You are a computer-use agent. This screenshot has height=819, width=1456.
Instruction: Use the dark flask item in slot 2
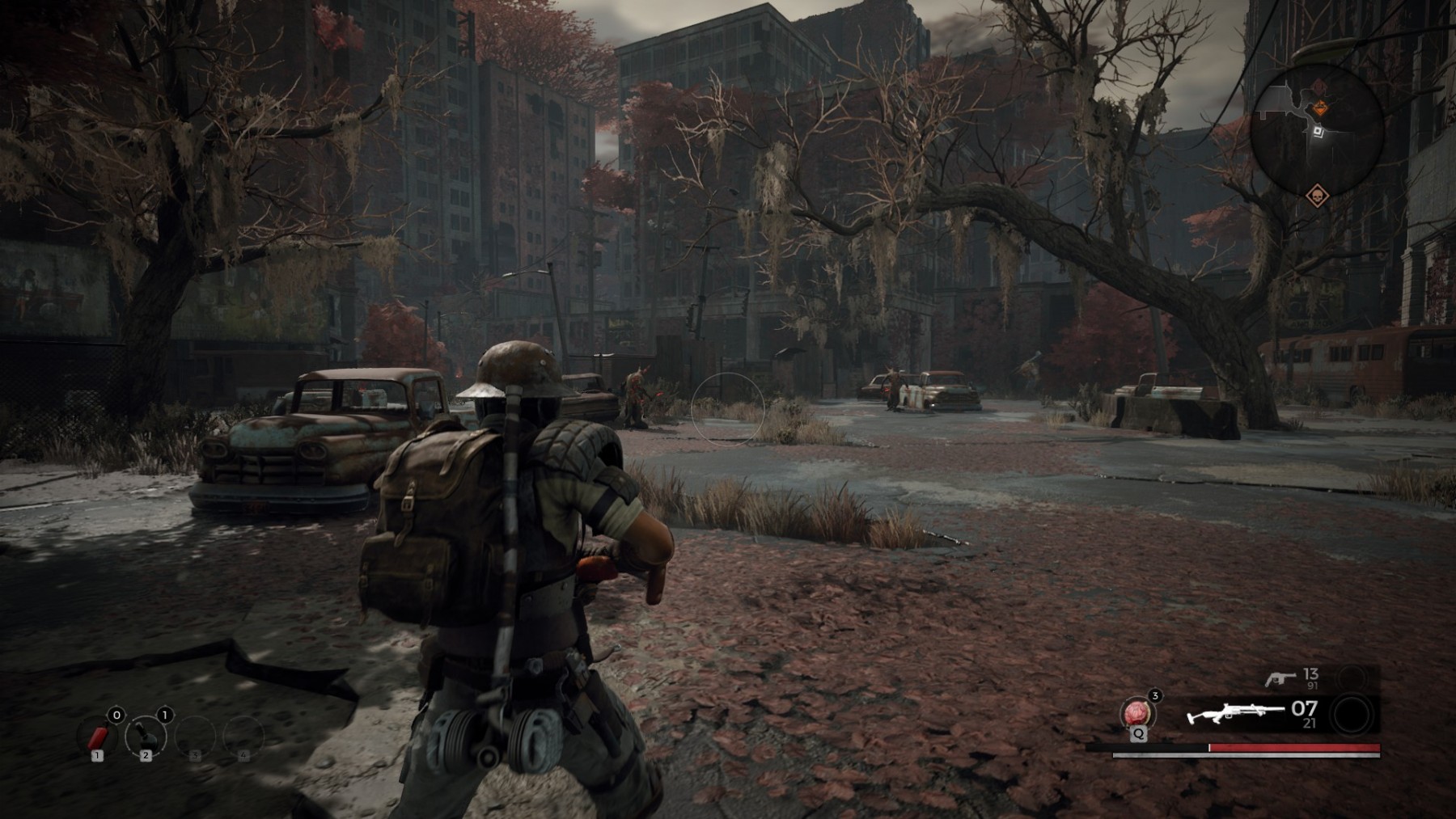tap(146, 736)
